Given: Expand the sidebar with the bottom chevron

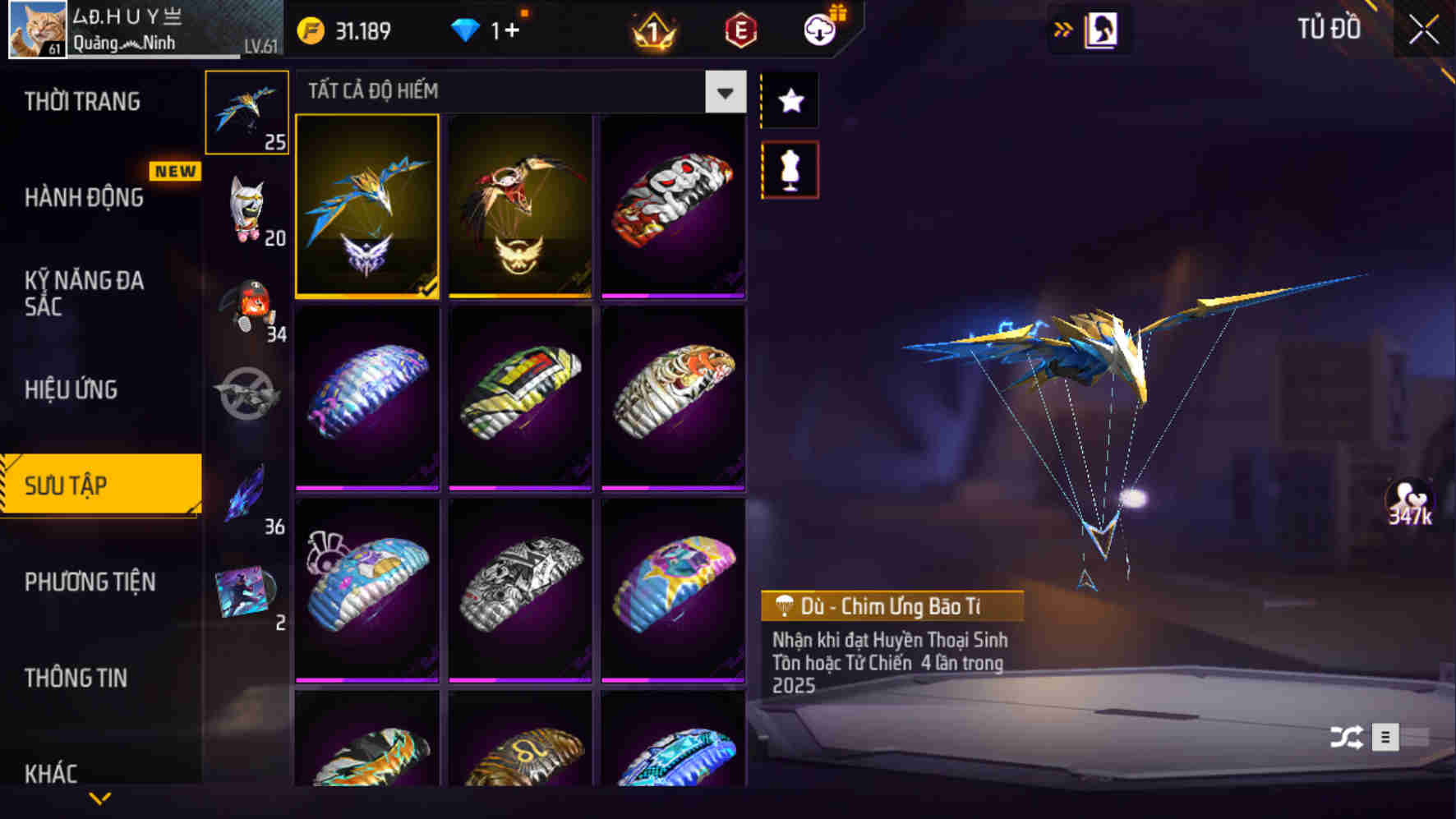Looking at the screenshot, I should pyautogui.click(x=100, y=798).
